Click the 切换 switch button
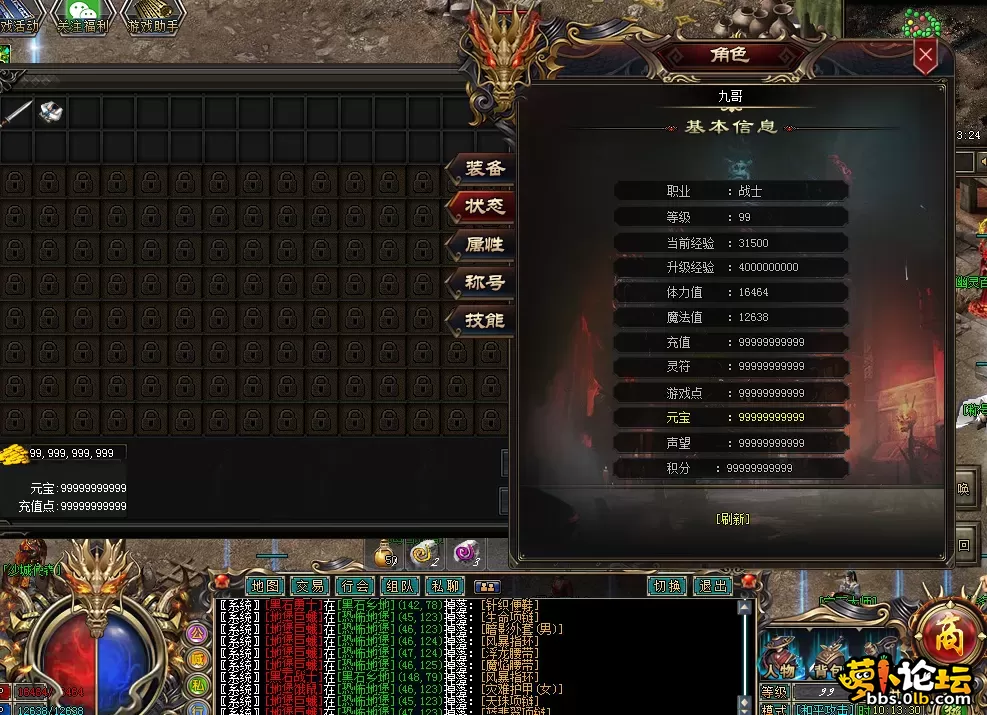Image resolution: width=987 pixels, height=715 pixels. click(667, 586)
